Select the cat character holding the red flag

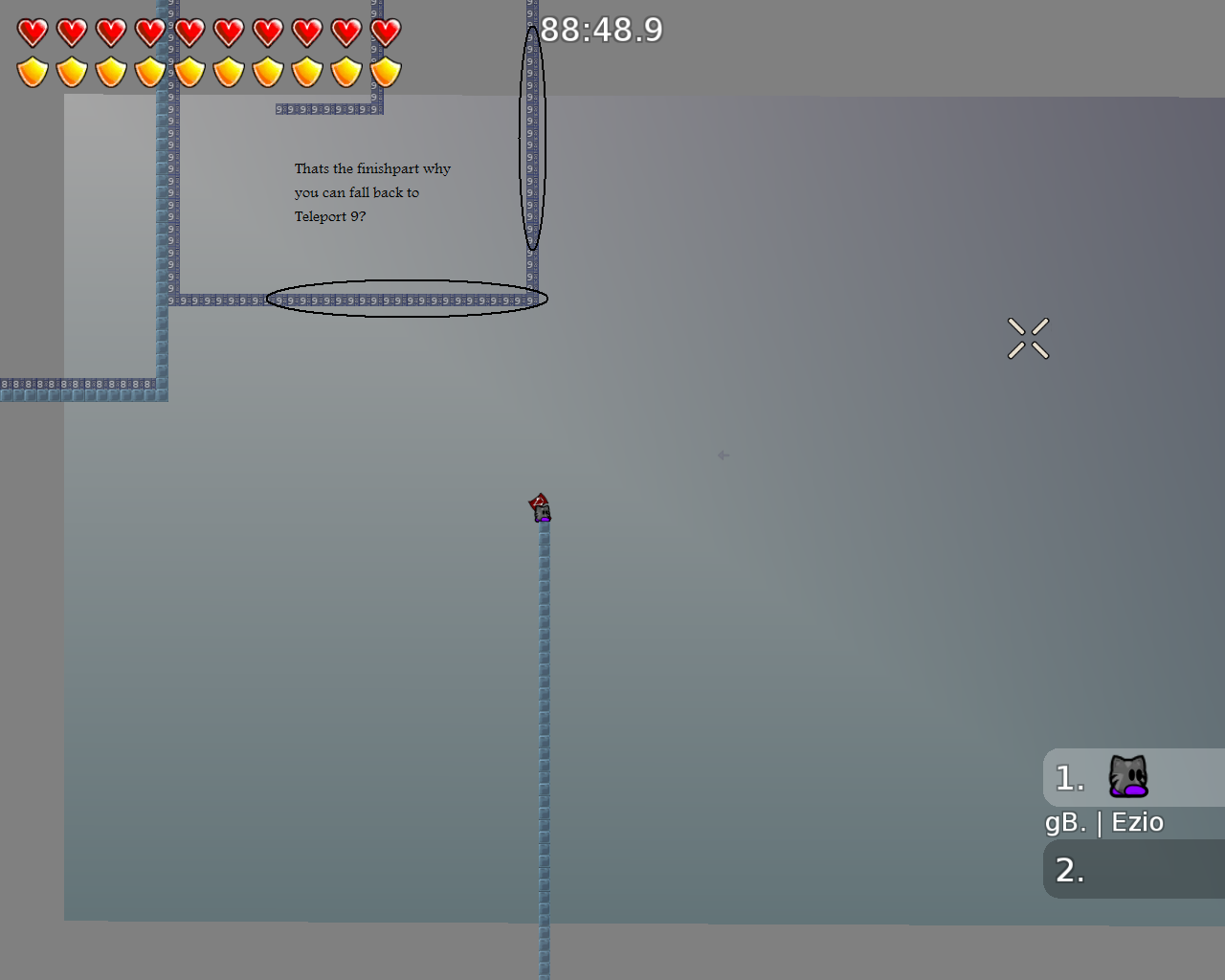point(540,512)
